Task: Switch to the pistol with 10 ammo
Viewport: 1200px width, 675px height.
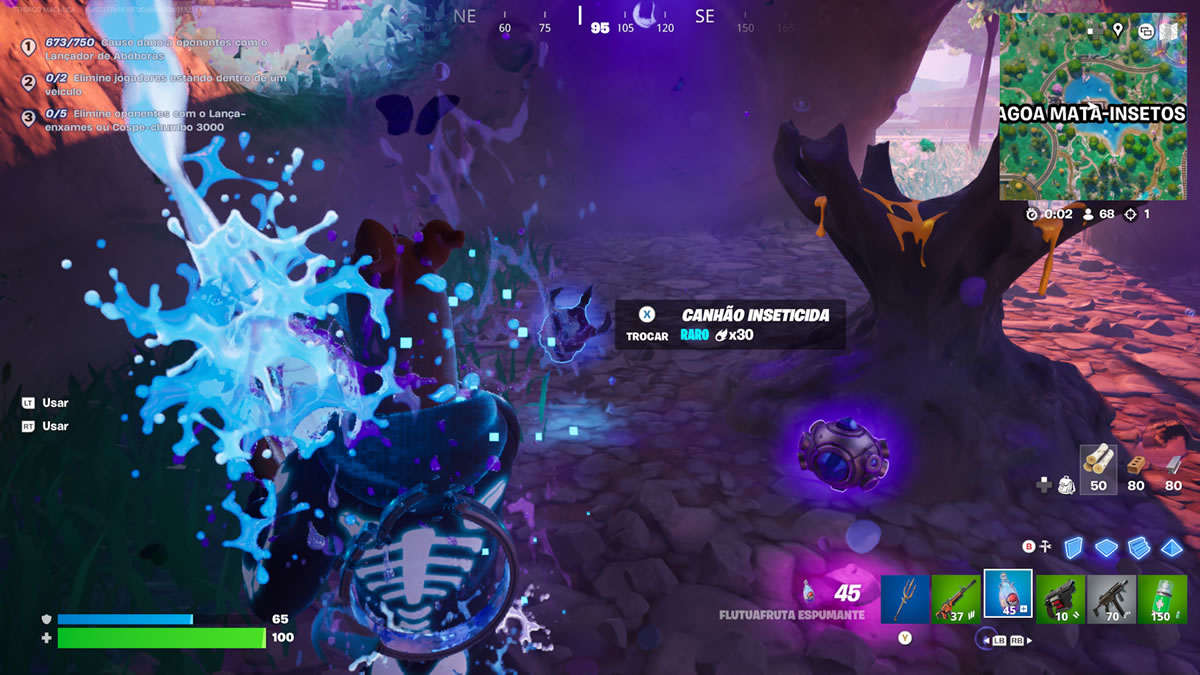Action: (1060, 599)
